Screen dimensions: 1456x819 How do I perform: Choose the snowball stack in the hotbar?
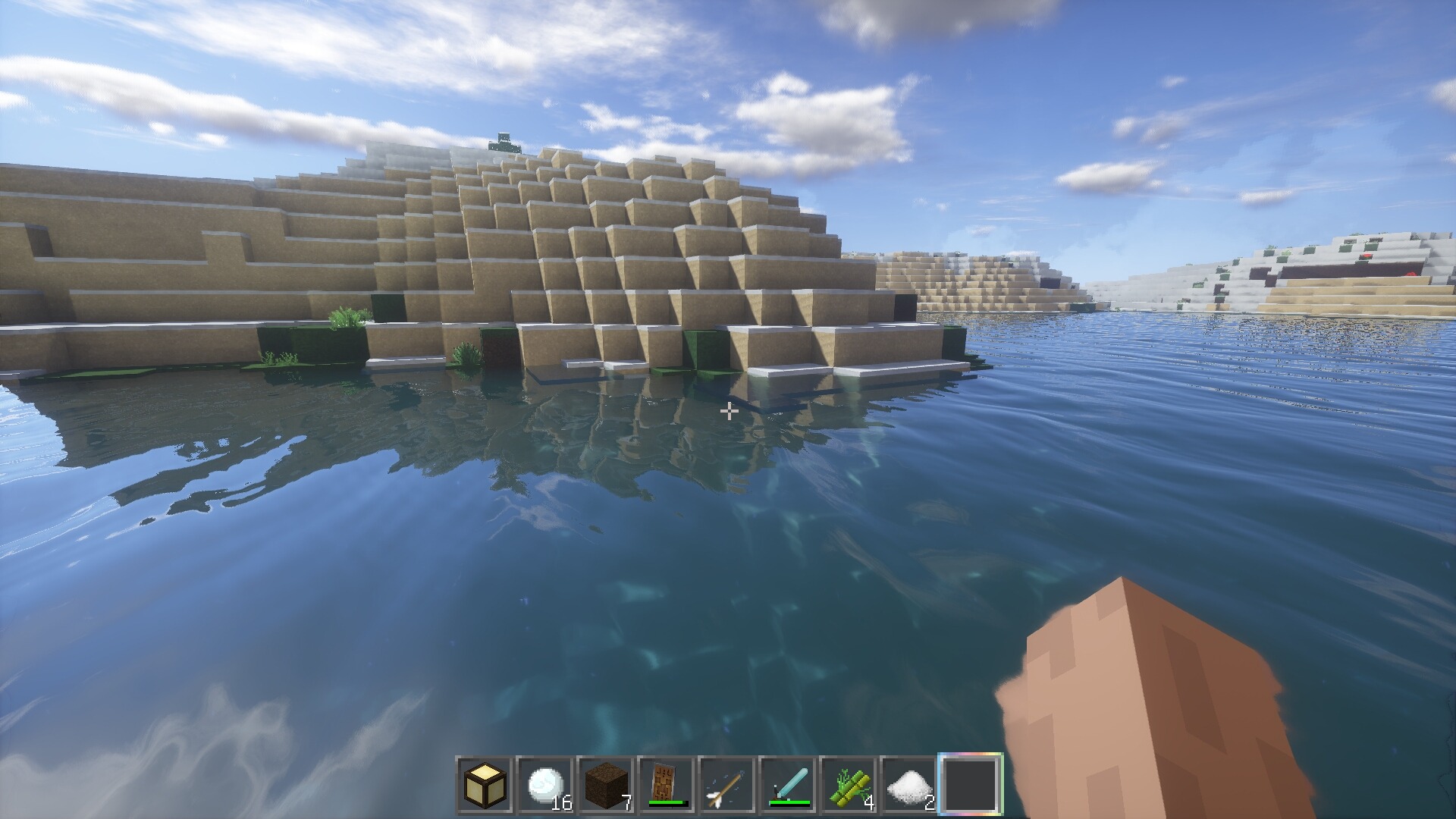coord(546,785)
